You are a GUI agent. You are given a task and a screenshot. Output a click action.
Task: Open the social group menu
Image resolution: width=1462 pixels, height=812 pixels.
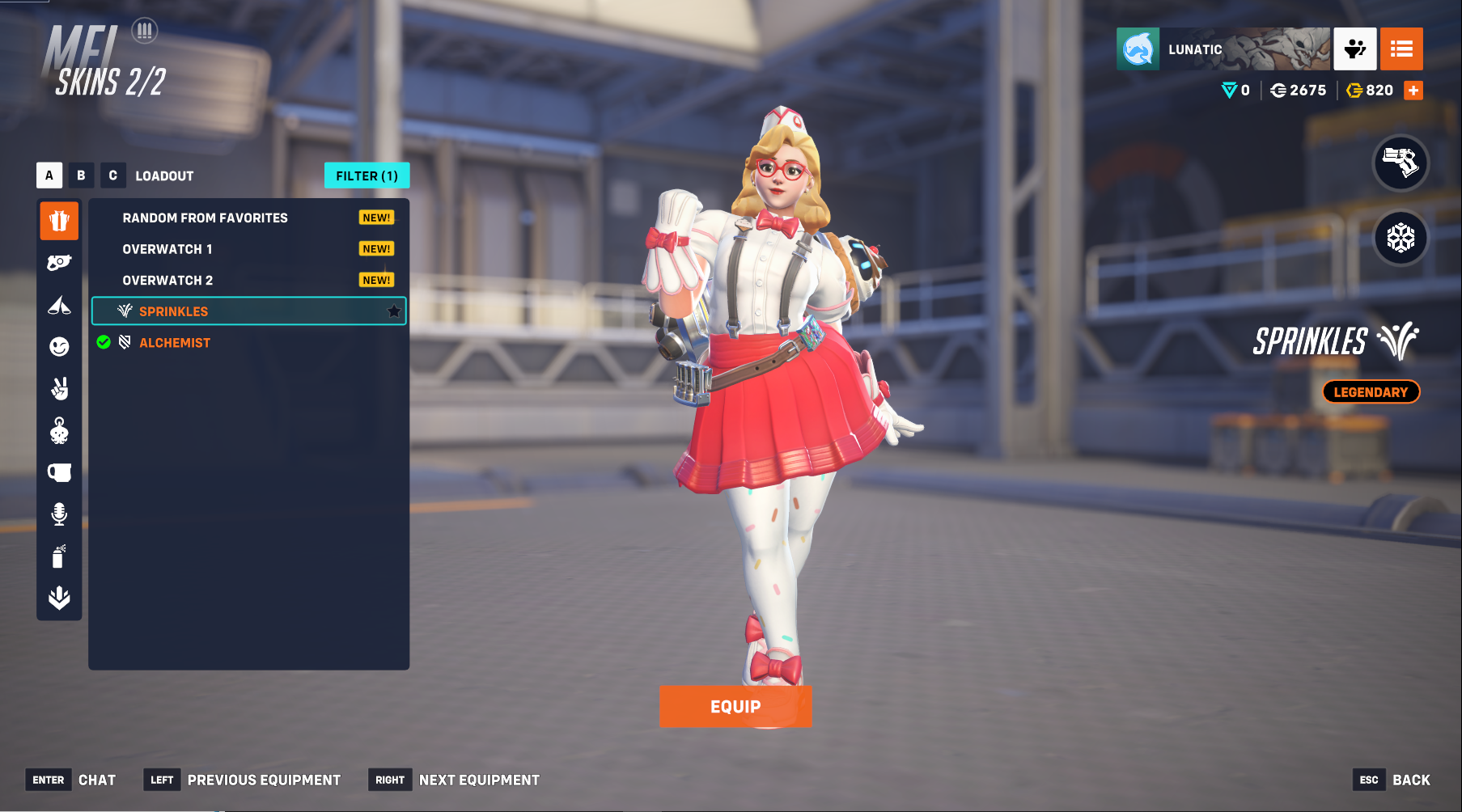coord(1354,49)
